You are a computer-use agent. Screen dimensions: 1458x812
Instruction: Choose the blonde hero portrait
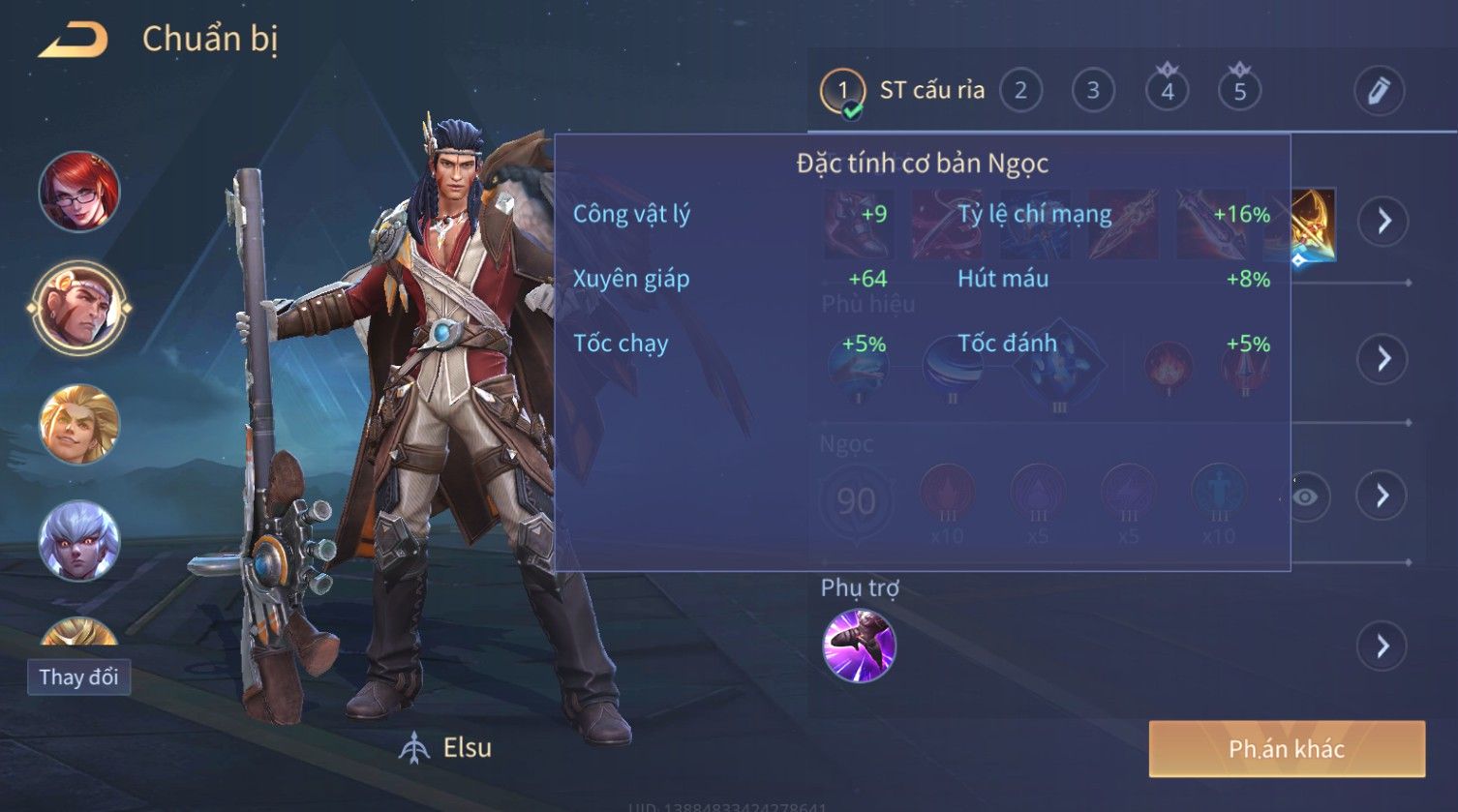pyautogui.click(x=79, y=424)
